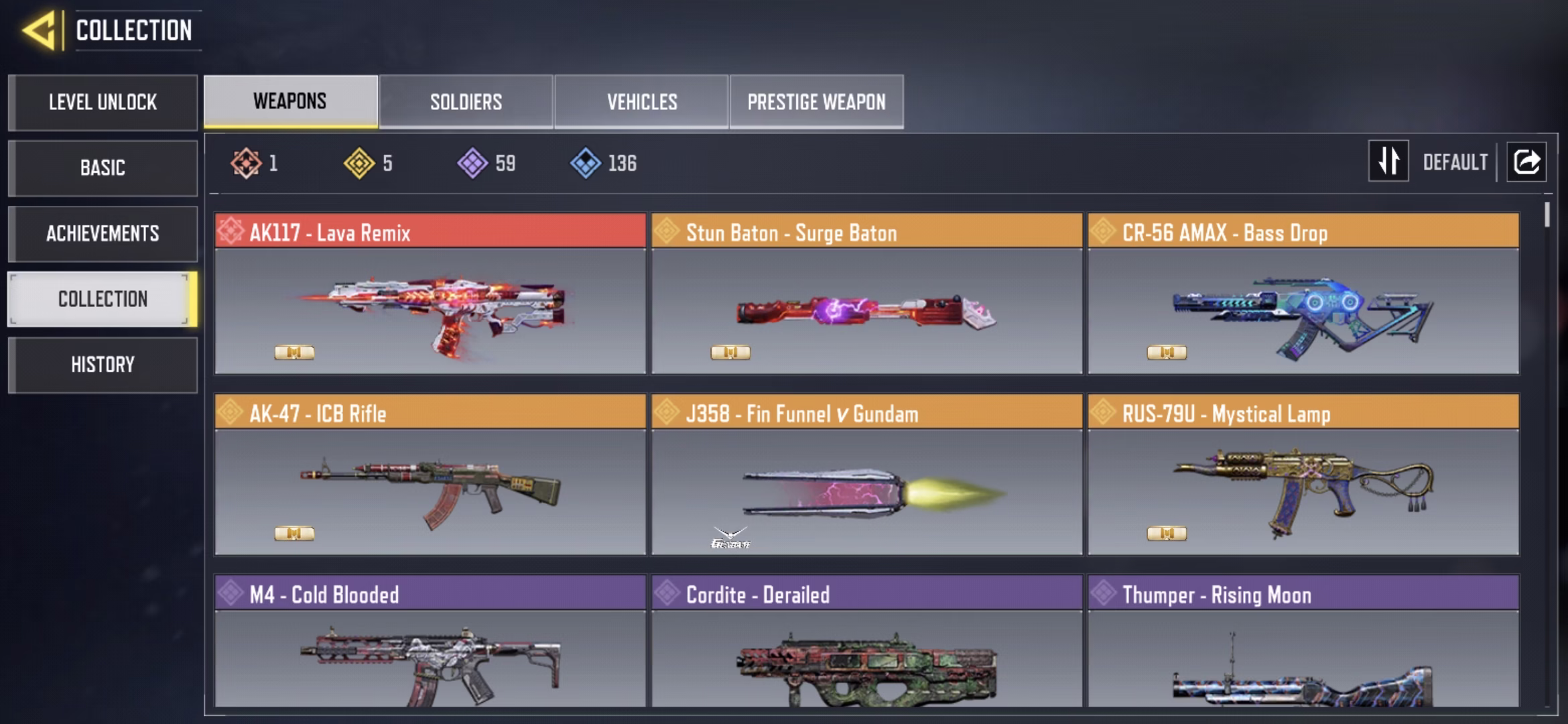Choose the Stun Baton Surge Baton card
The image size is (1568, 724).
pos(866,294)
